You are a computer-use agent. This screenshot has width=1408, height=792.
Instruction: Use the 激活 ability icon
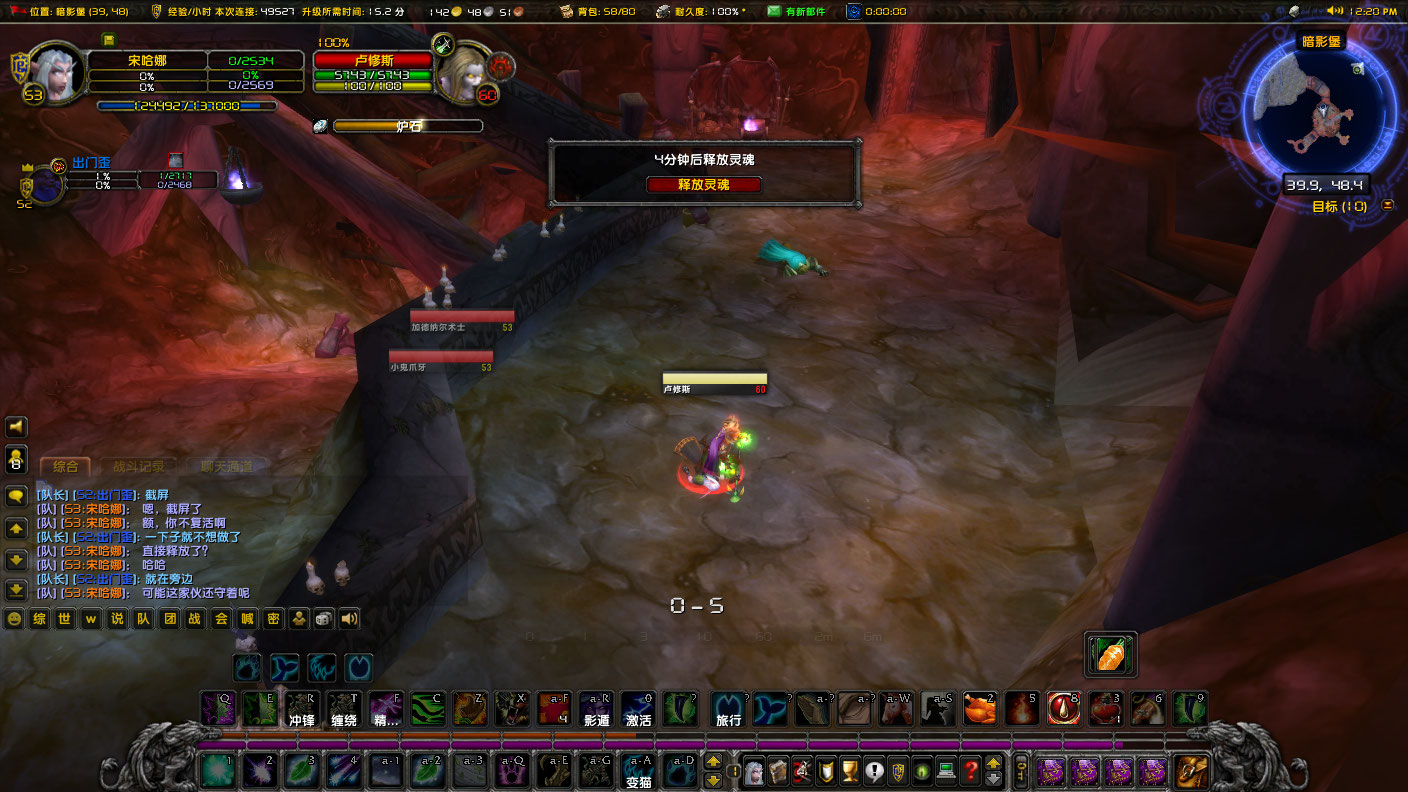pos(637,709)
